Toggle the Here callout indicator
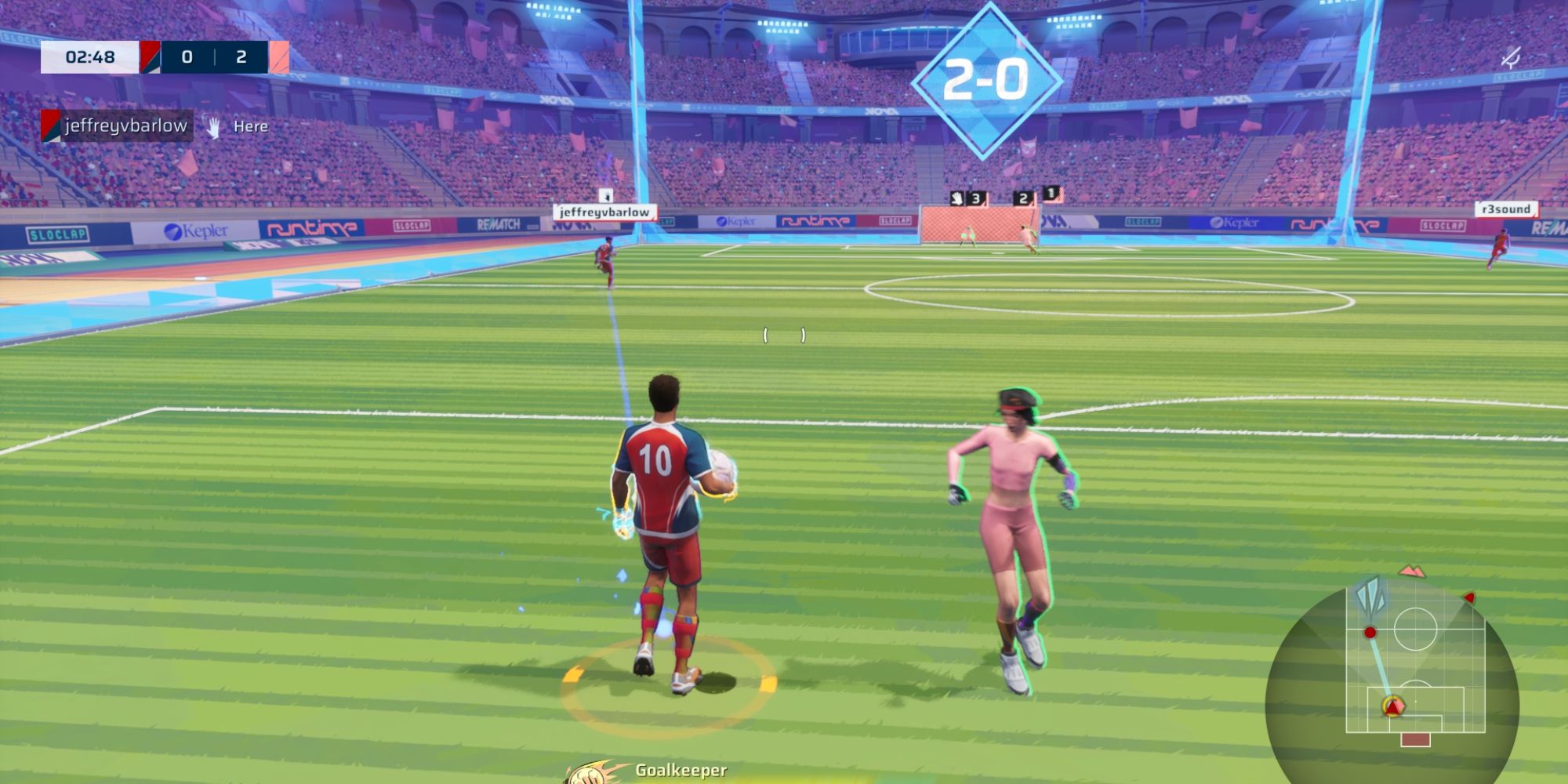This screenshot has height=784, width=1568. pyautogui.click(x=249, y=125)
